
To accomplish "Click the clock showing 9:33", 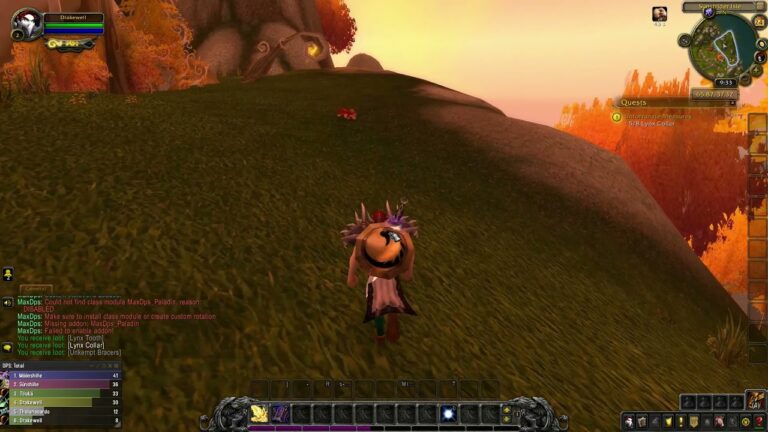I will click(x=726, y=82).
